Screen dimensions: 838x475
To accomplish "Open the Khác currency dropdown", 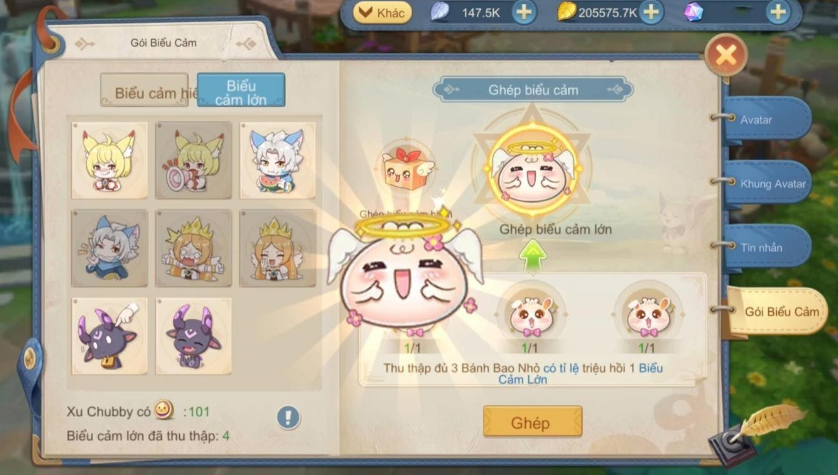I will [381, 12].
